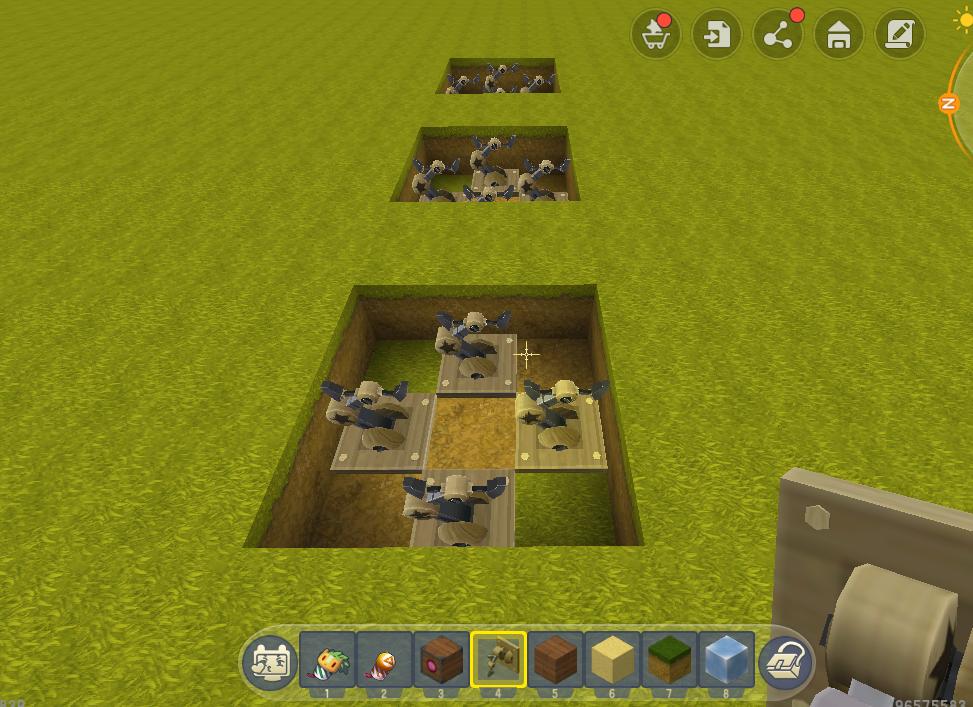Select the sand block in slot 6
This screenshot has height=707, width=973.
[613, 660]
